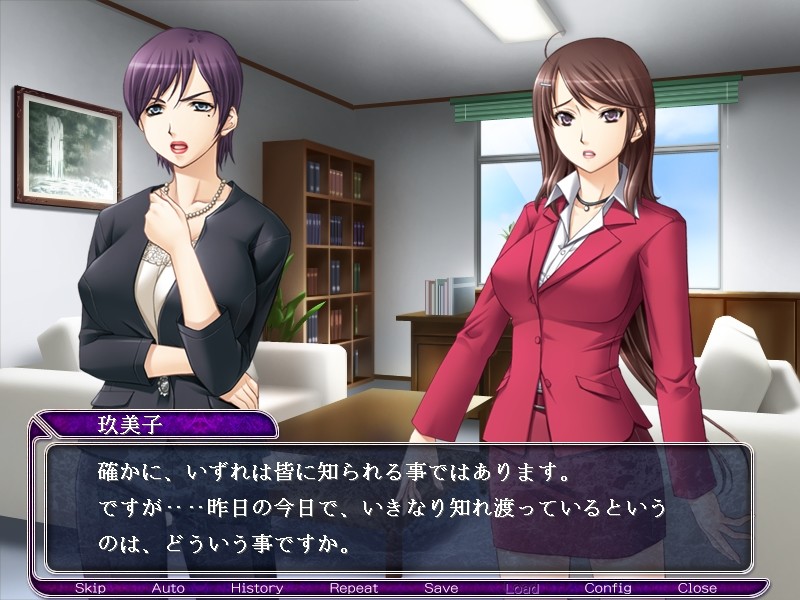Click Repeat to replay the voice line
800x600 pixels.
(353, 588)
